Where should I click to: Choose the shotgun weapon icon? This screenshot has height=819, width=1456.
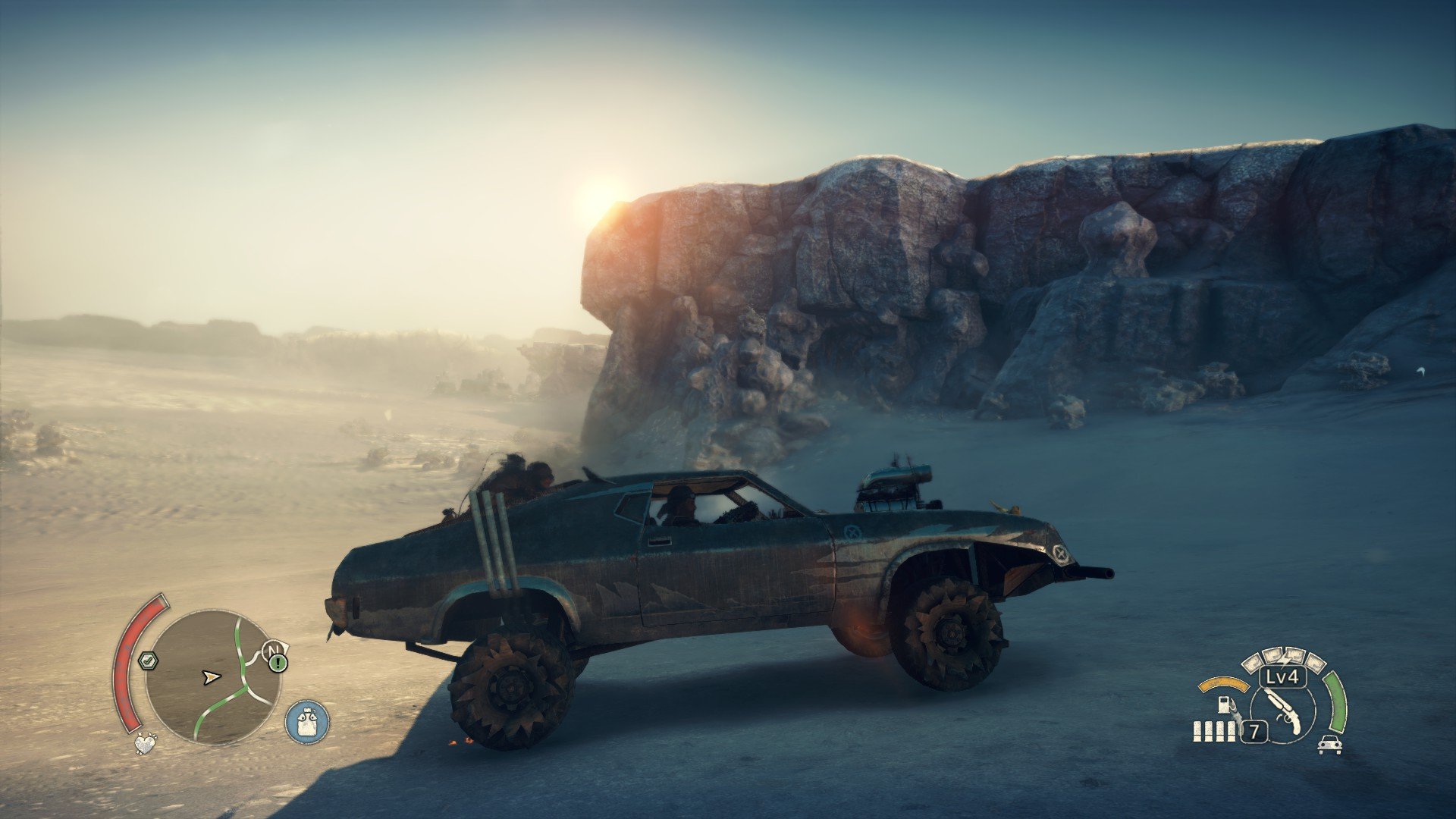tap(1283, 709)
